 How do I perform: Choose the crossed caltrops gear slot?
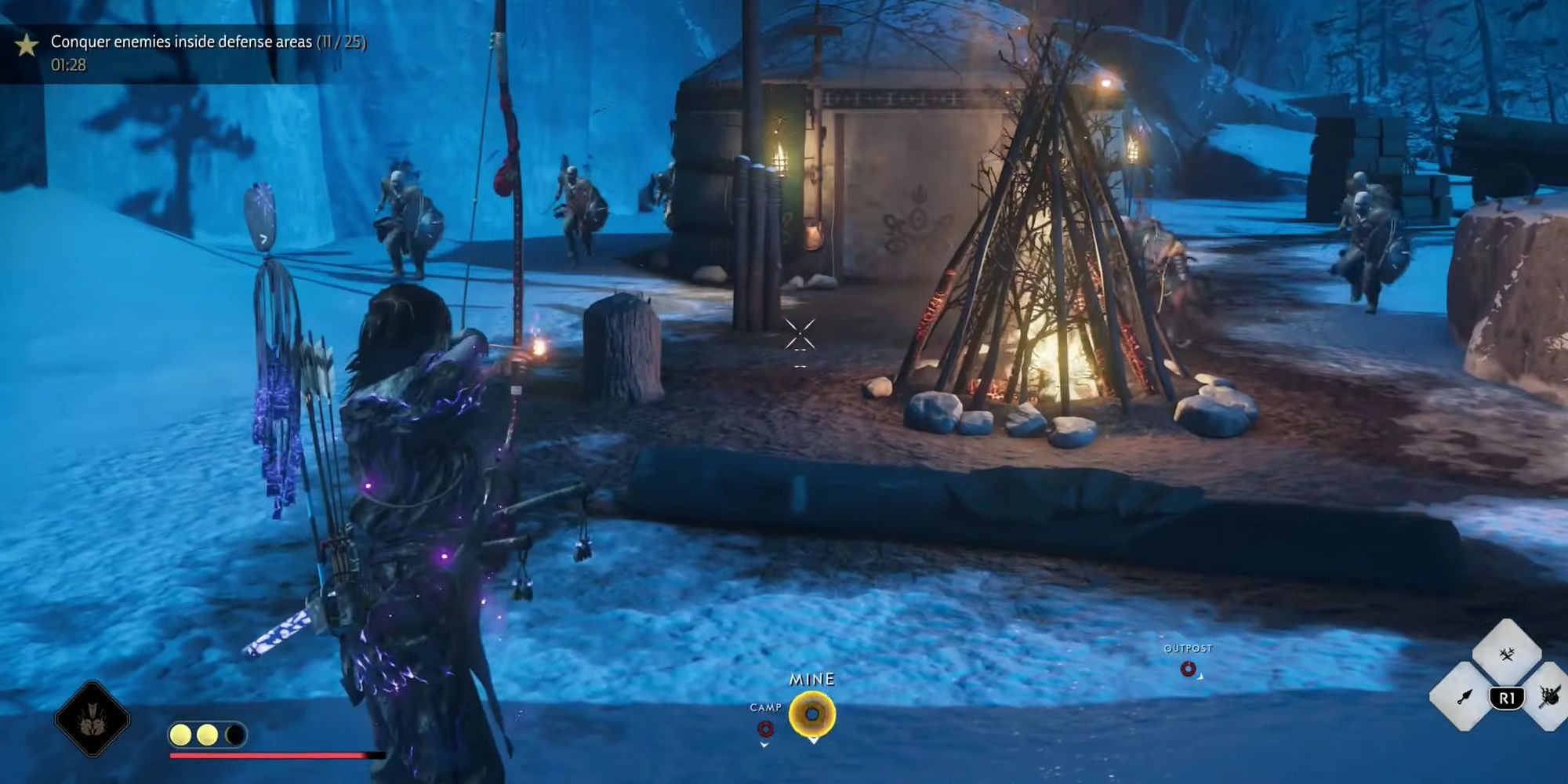point(1506,654)
